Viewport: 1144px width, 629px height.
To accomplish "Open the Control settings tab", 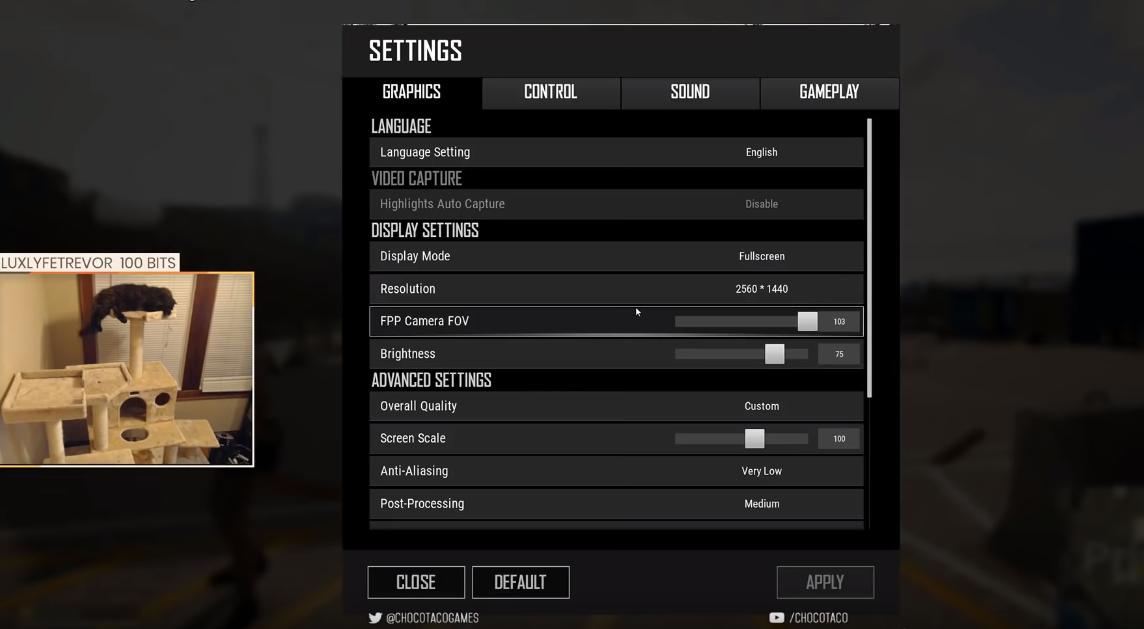I will (x=550, y=92).
